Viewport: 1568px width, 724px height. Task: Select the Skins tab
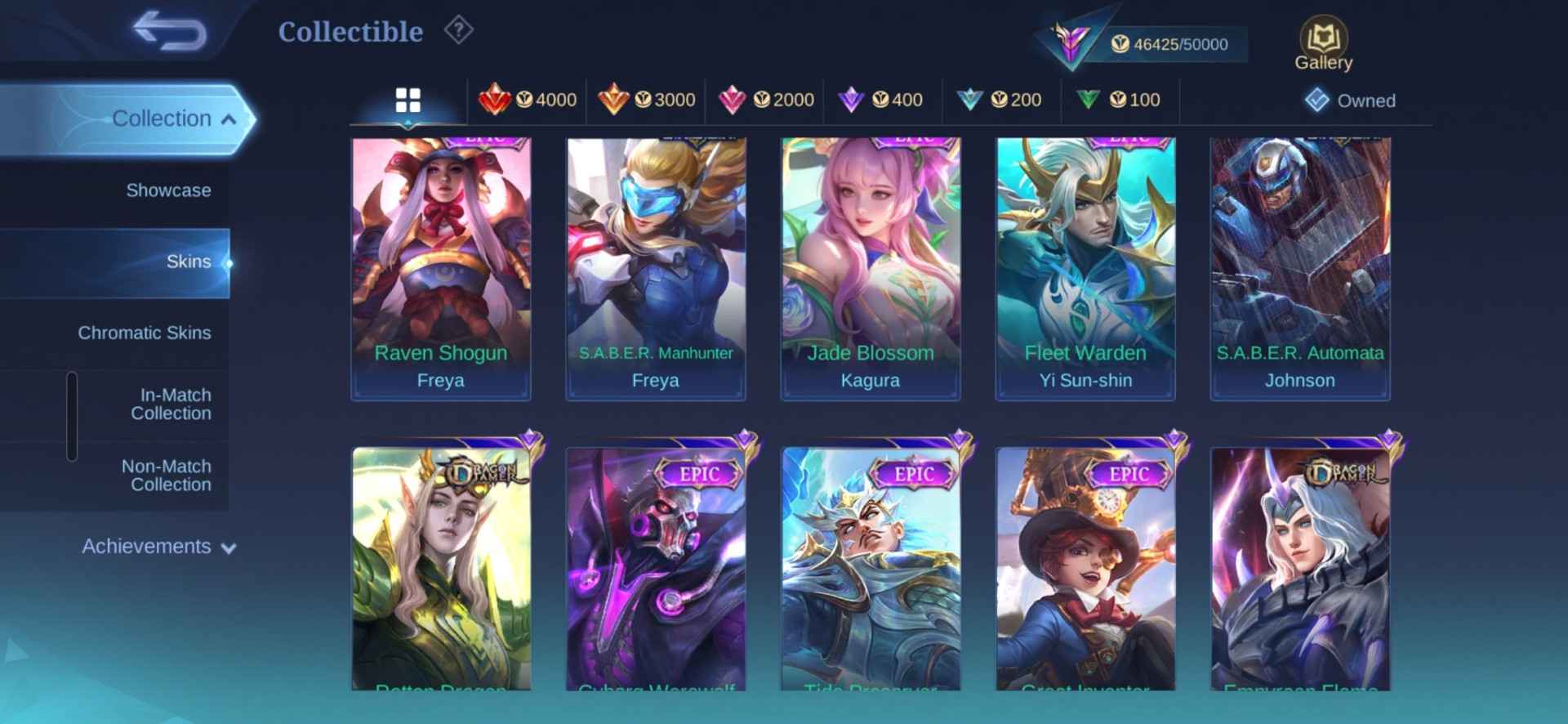point(189,261)
